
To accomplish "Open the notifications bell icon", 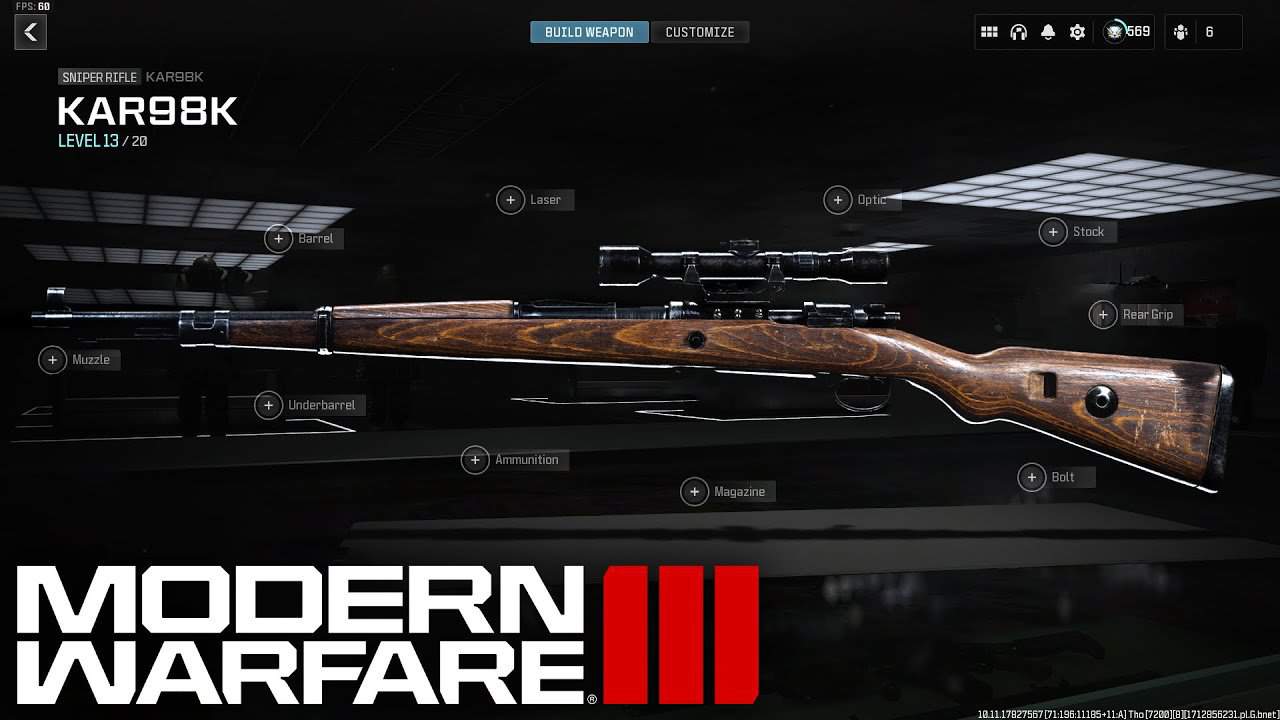I will coord(1048,32).
